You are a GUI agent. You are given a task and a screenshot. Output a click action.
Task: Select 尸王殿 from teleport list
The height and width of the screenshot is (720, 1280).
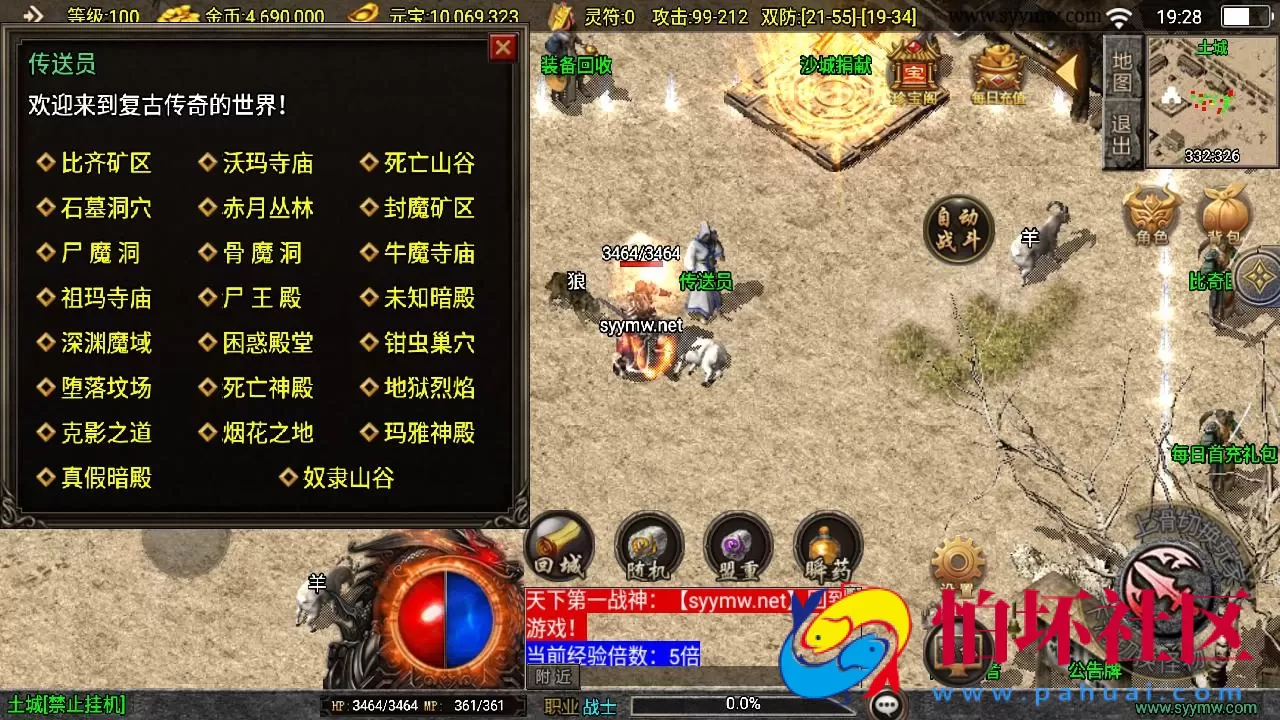[x=261, y=297]
